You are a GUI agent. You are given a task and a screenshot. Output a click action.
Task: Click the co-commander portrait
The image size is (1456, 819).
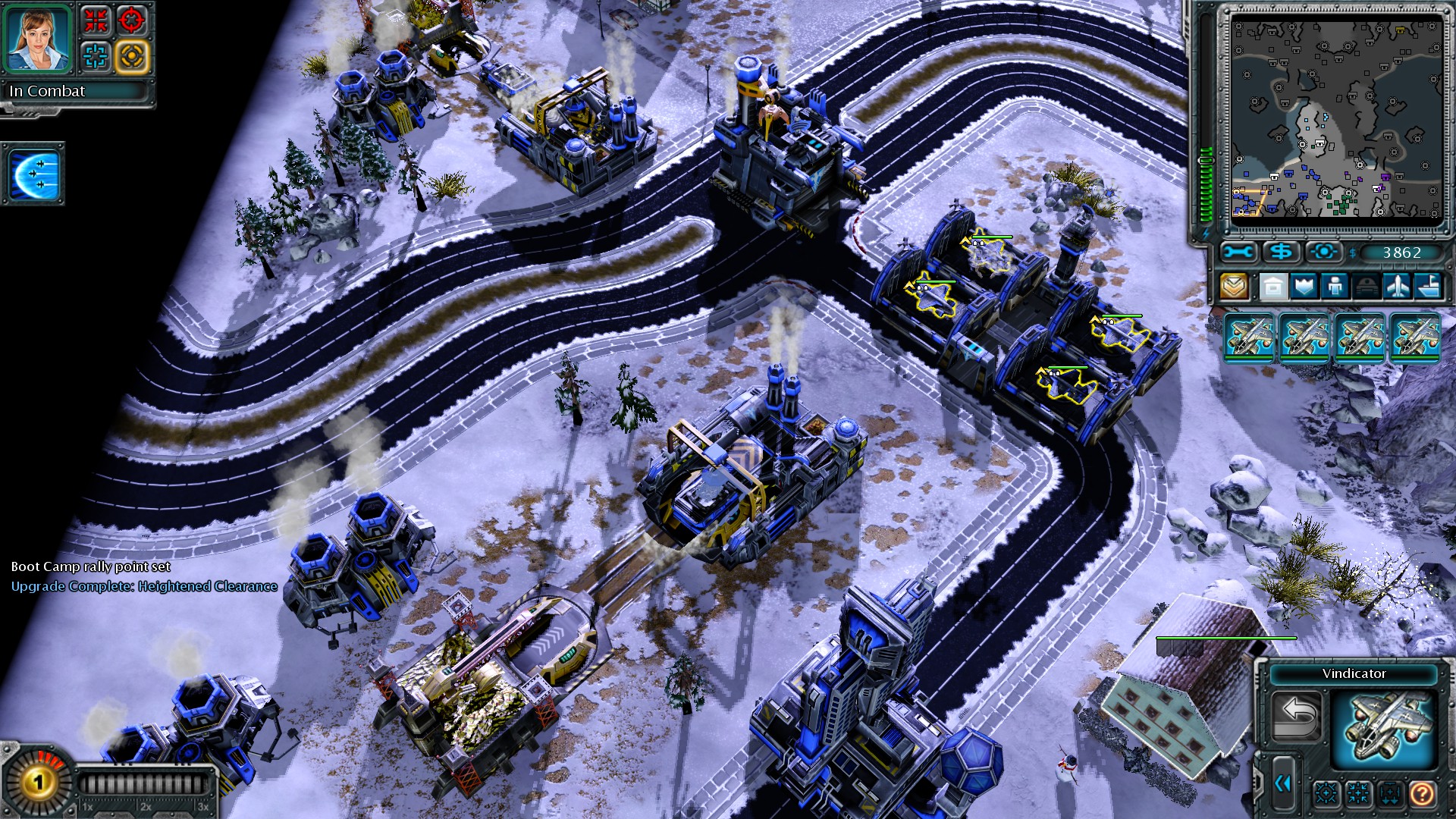38,38
